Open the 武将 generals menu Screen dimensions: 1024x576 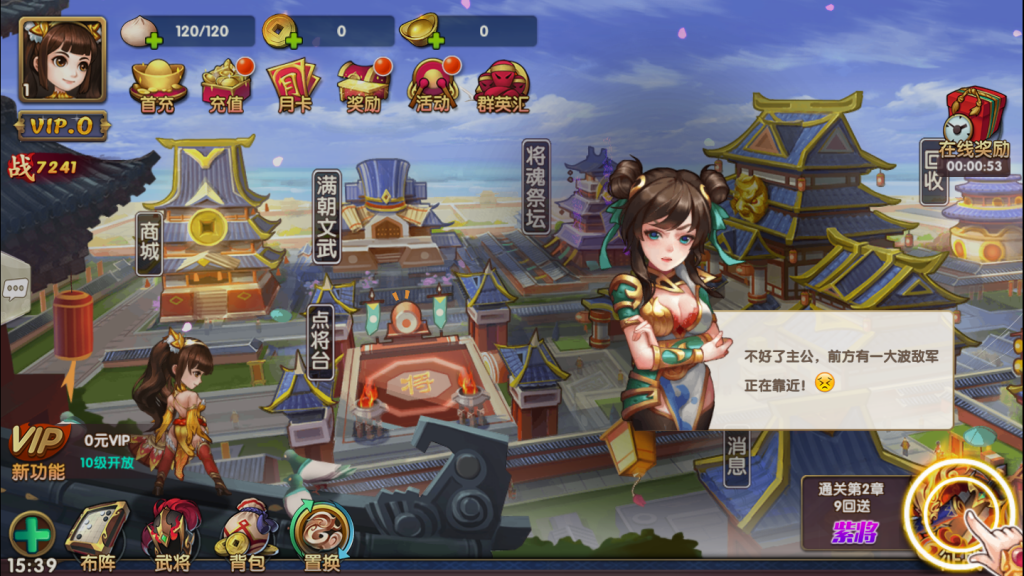[x=172, y=537]
